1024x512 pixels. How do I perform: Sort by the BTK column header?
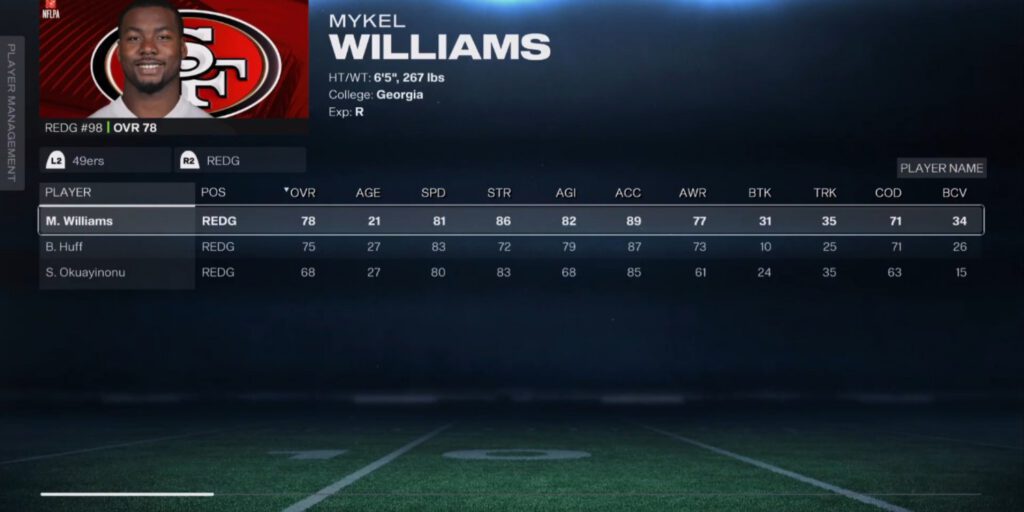pos(759,192)
